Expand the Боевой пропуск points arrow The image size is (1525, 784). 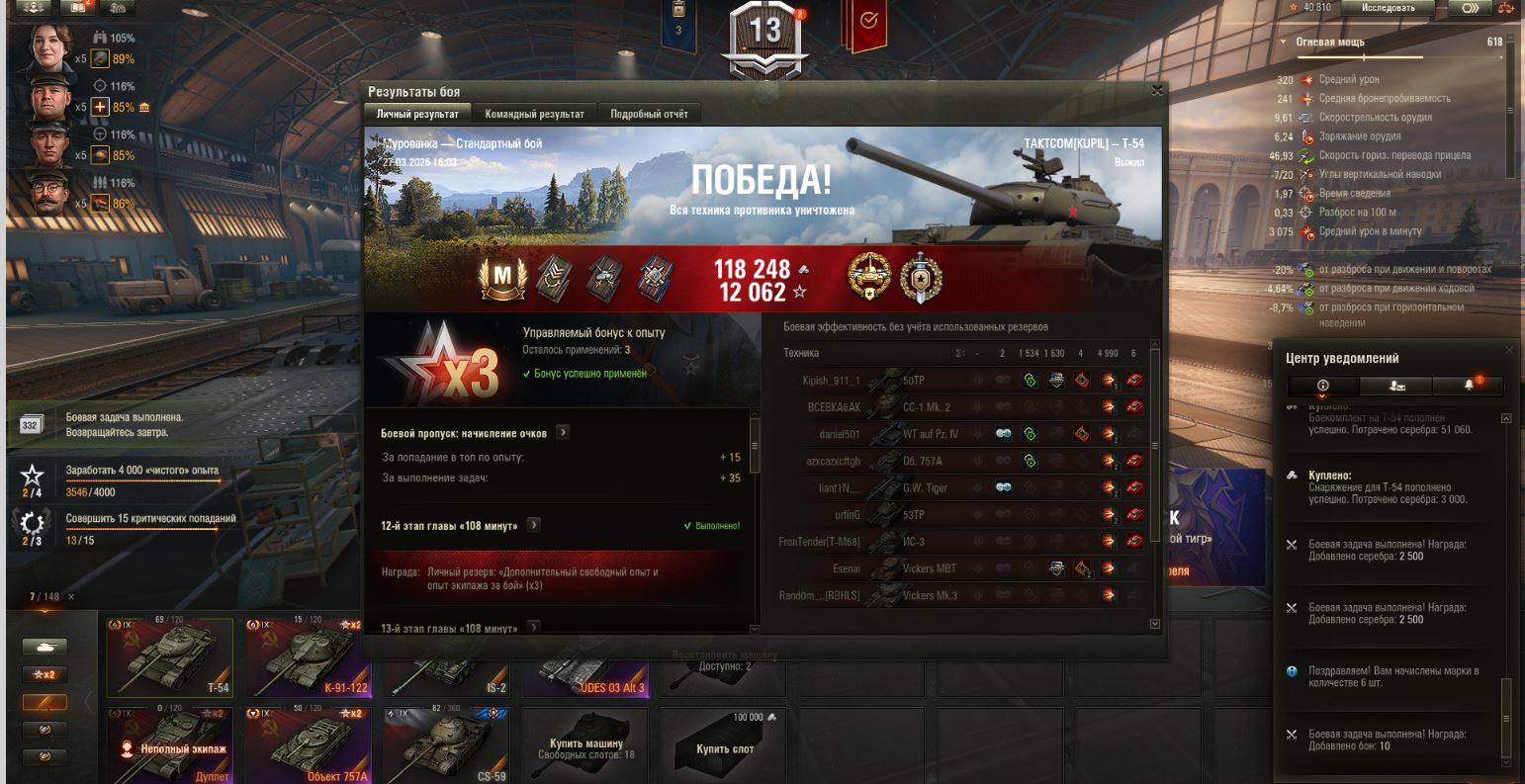563,433
